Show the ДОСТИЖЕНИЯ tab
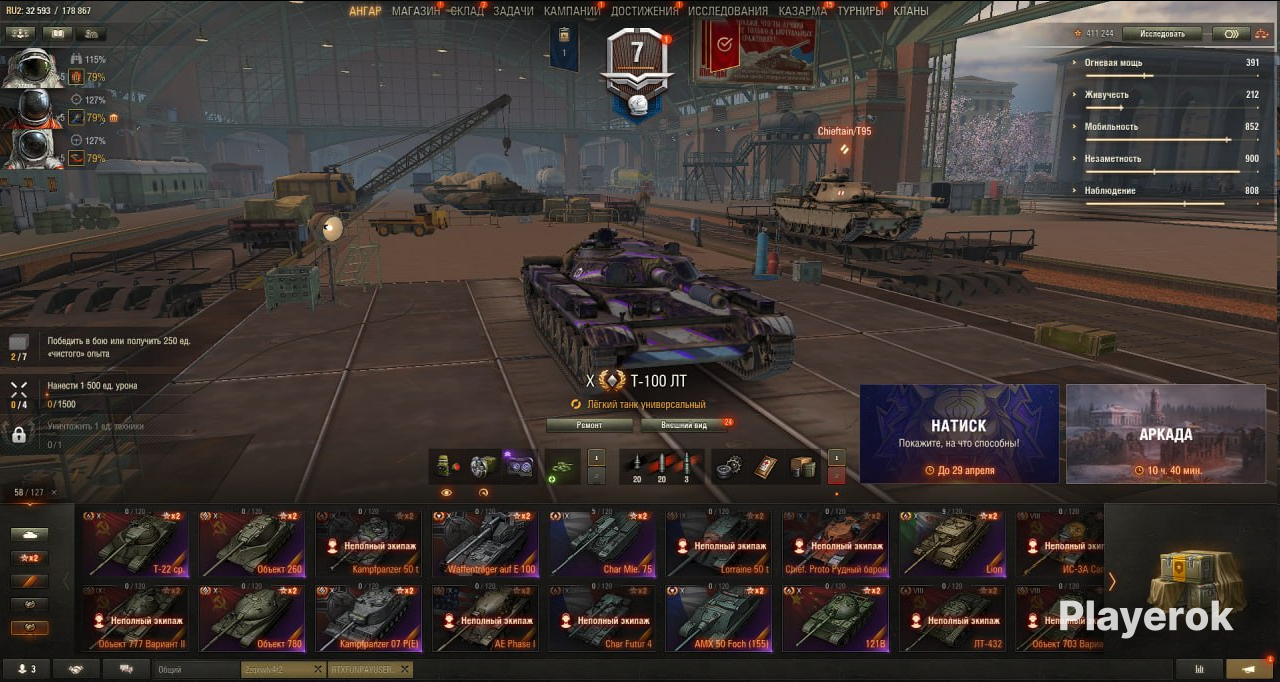1280x682 pixels. [x=643, y=11]
